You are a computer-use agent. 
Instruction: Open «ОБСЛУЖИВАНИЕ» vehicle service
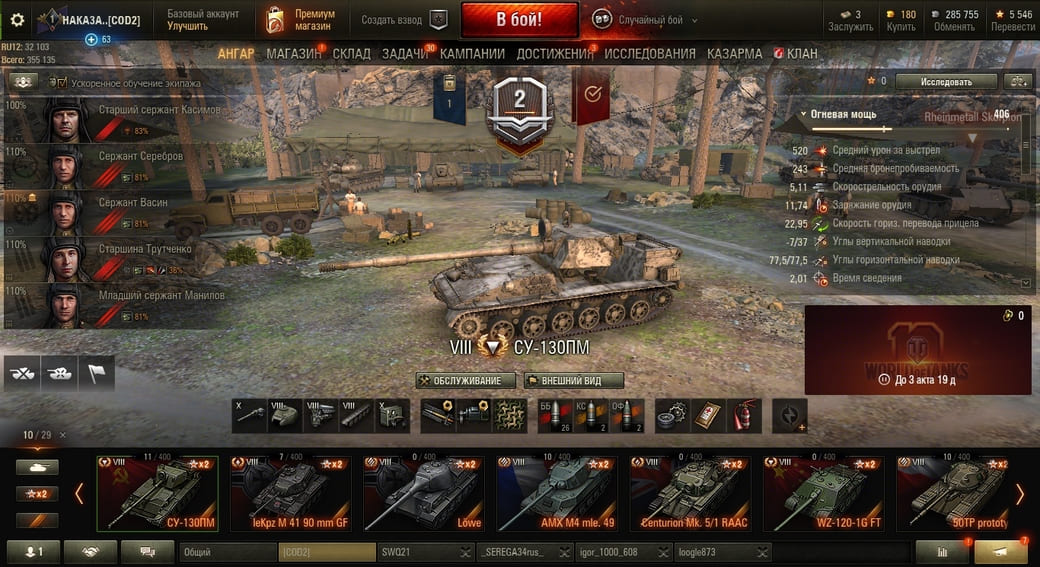pyautogui.click(x=467, y=381)
